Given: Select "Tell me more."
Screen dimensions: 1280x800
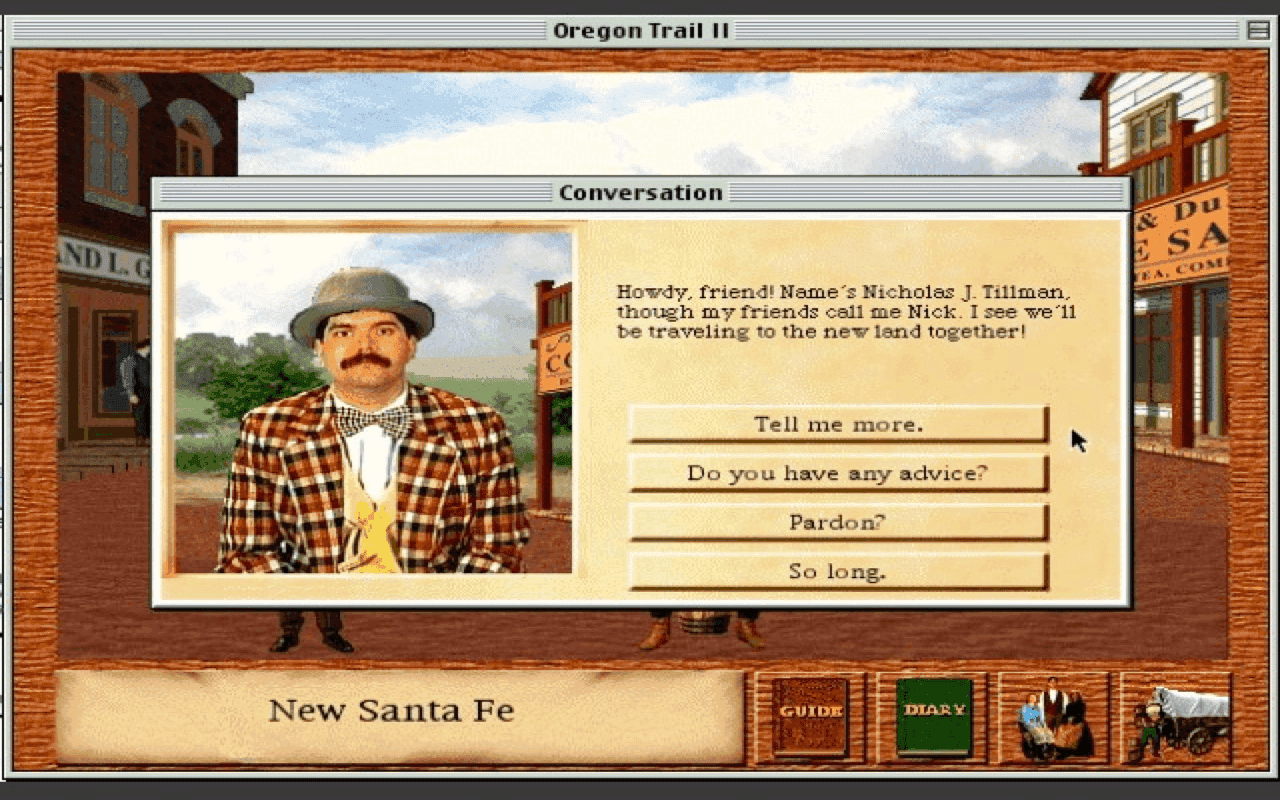Looking at the screenshot, I should coord(838,423).
